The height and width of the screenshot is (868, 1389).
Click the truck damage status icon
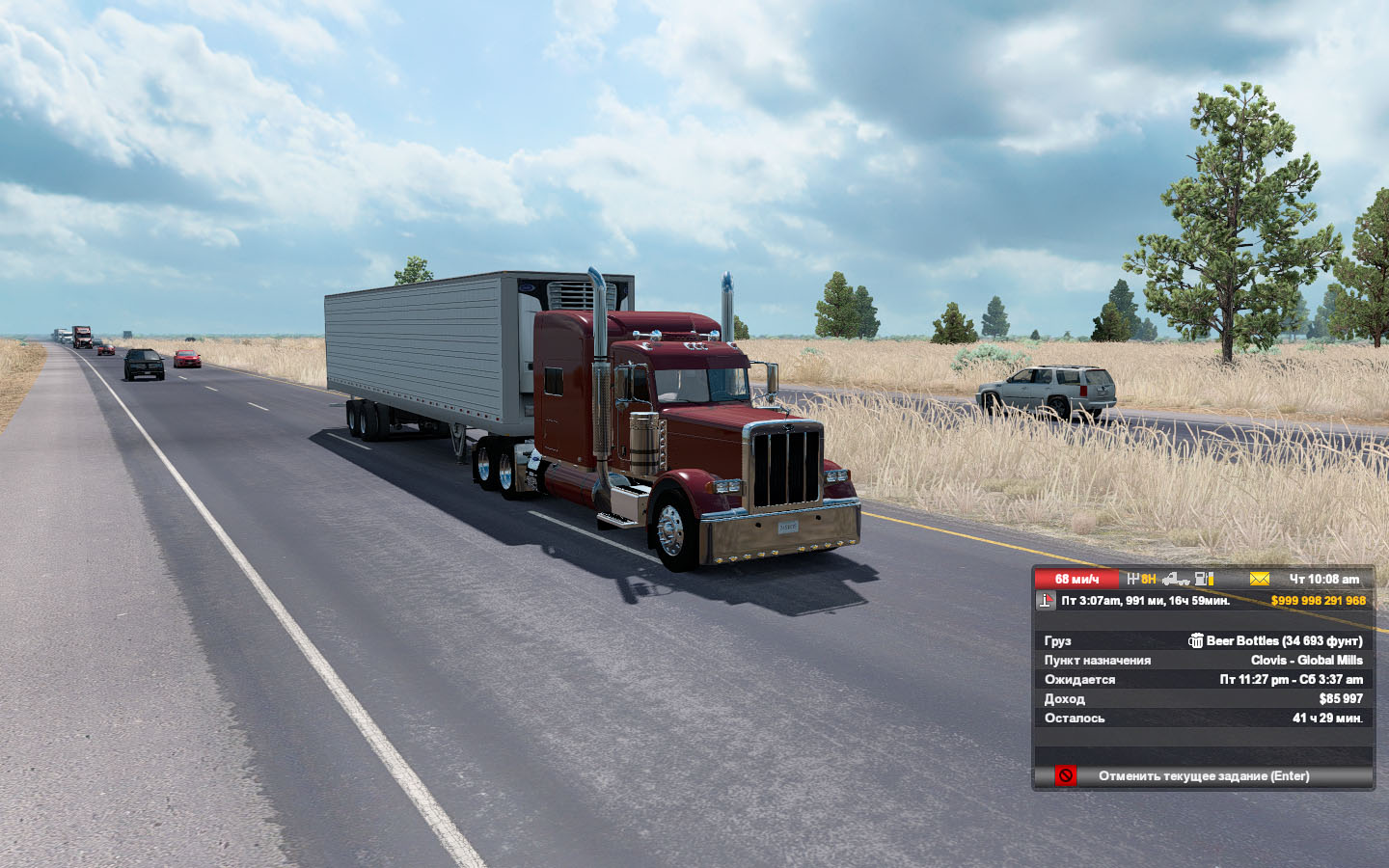coord(1175,579)
